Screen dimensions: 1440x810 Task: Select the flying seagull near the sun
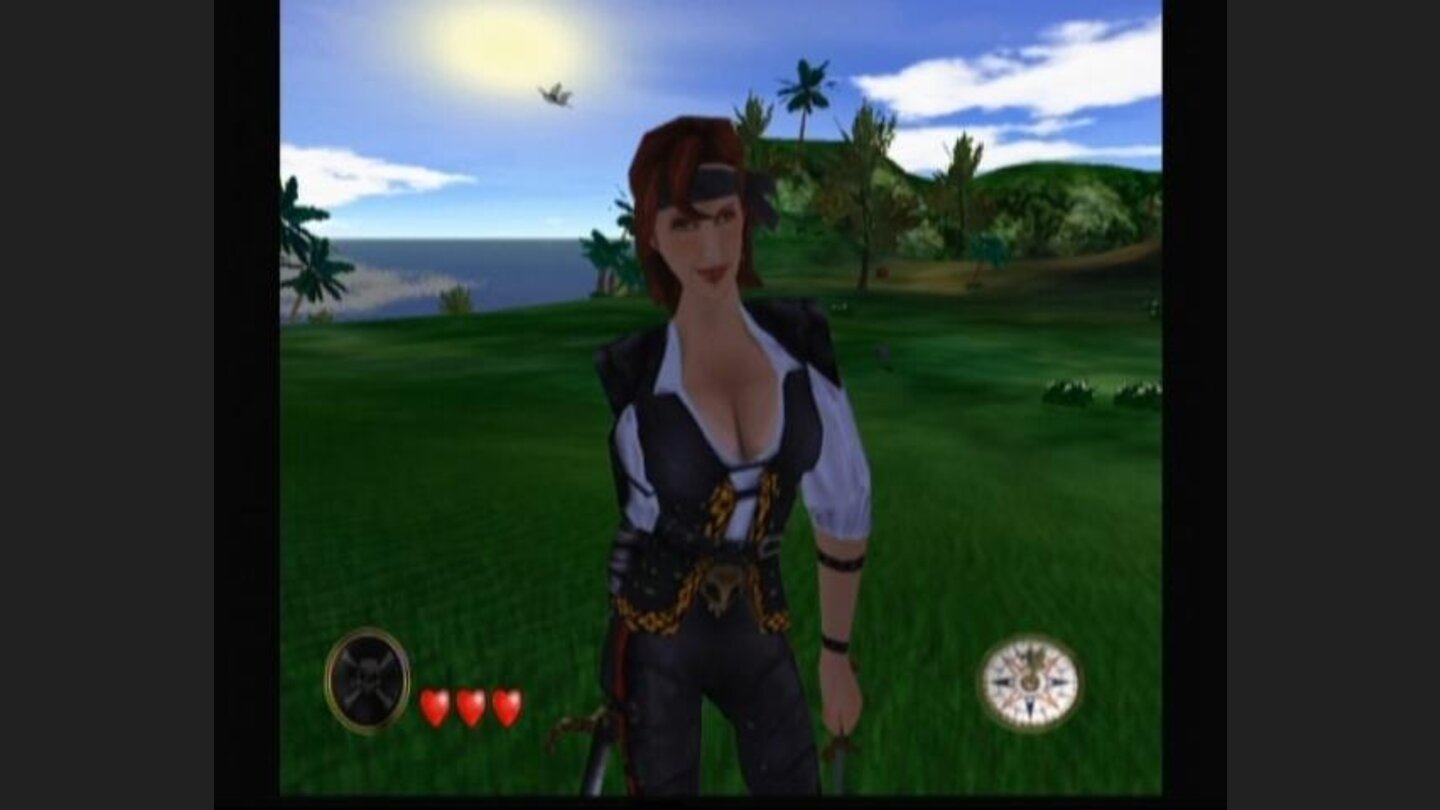tap(554, 94)
